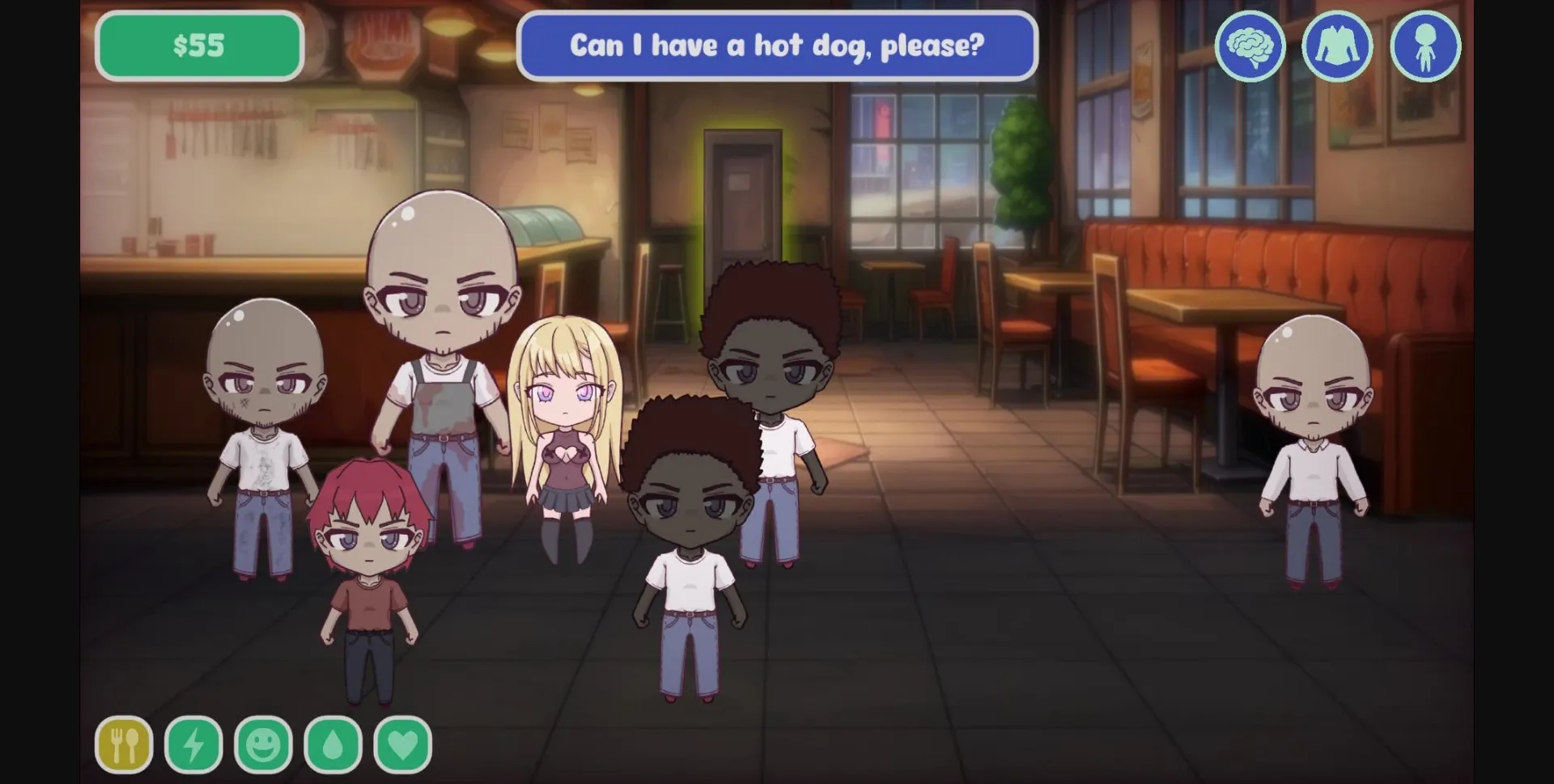Open the body customization menu
This screenshot has height=784, width=1554.
click(x=1427, y=46)
